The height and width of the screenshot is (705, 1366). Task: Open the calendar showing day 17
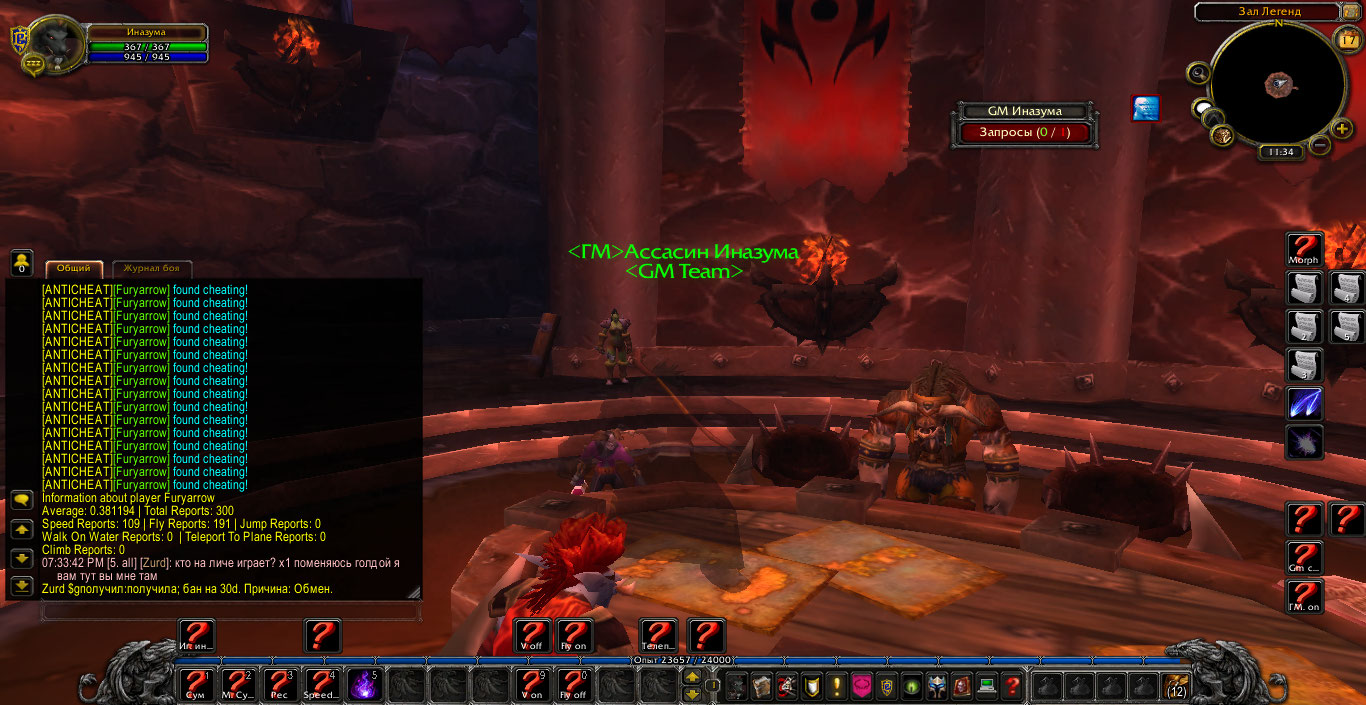tap(1346, 39)
